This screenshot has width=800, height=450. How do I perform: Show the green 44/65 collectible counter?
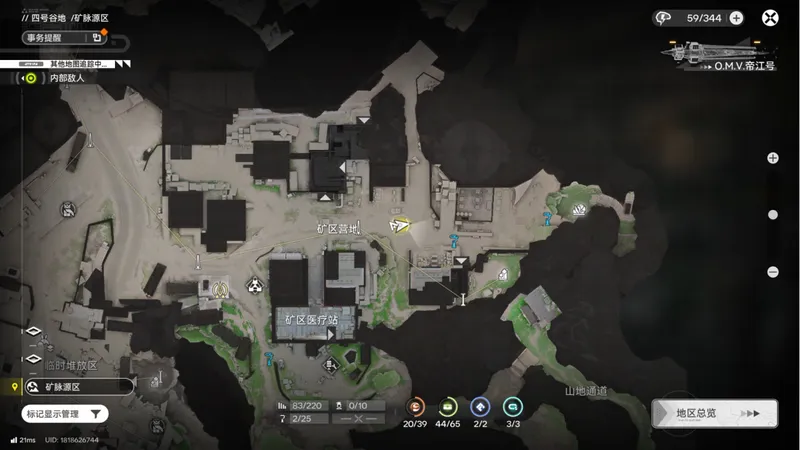tap(448, 406)
